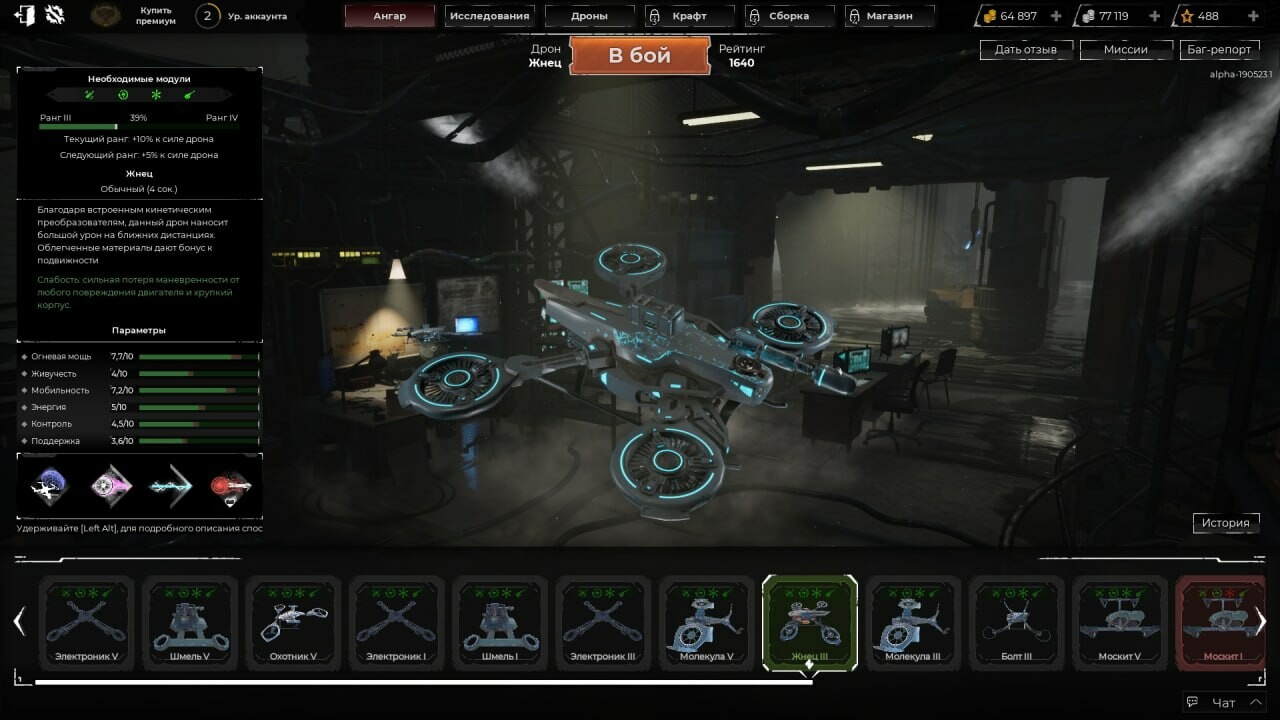Viewport: 1280px width, 720px height.
Task: Open the settings gear icon
Action: pos(53,14)
